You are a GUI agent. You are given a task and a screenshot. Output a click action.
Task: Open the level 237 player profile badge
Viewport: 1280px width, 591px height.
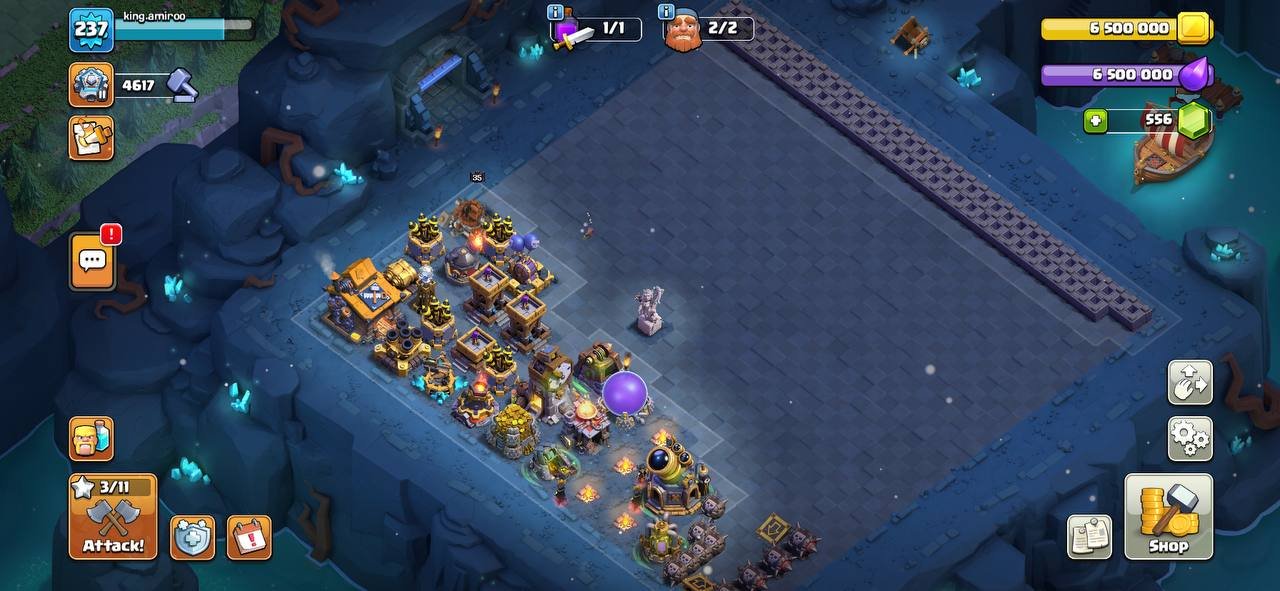point(91,30)
